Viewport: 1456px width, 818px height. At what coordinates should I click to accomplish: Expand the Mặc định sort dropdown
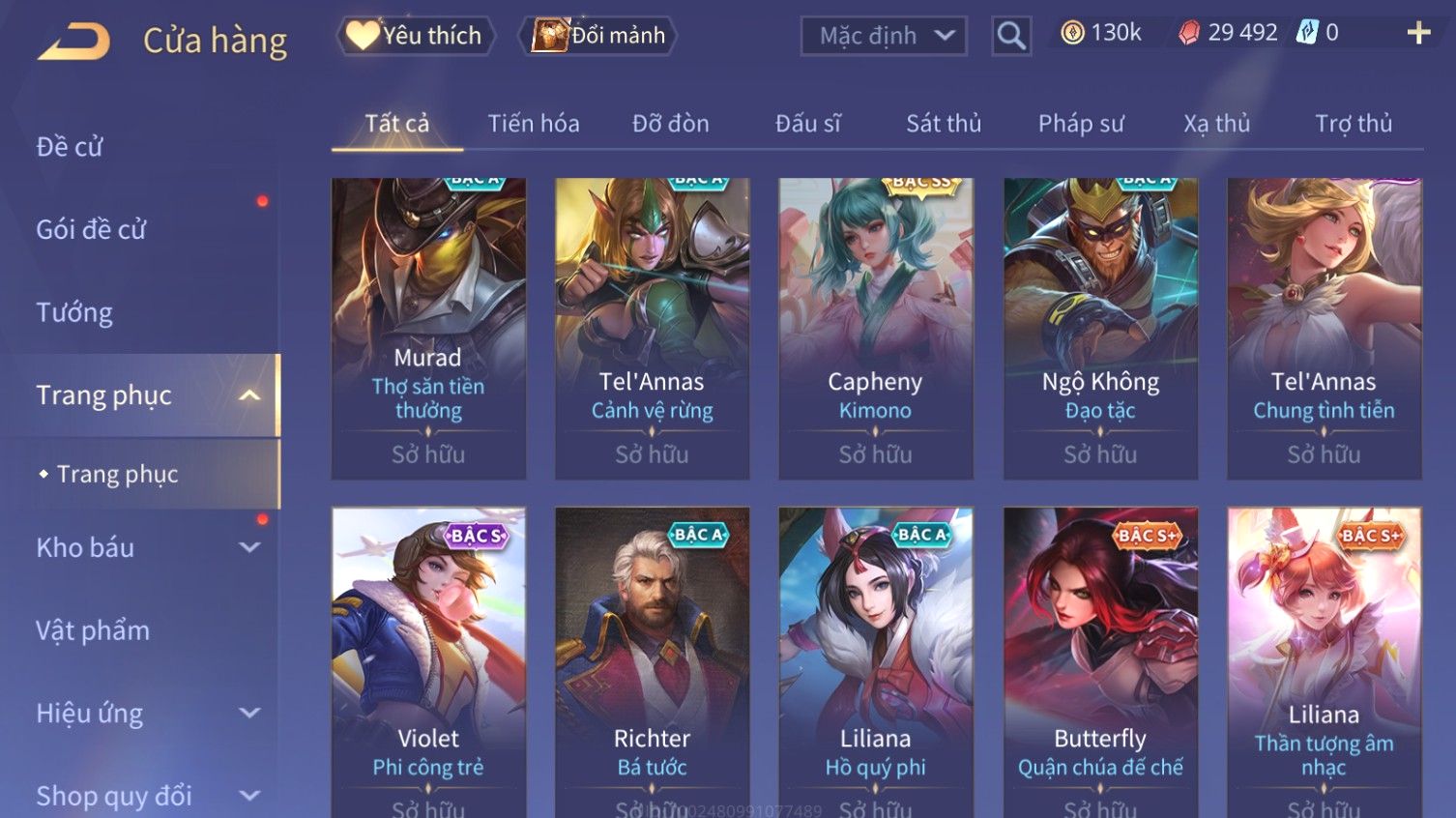(x=884, y=36)
